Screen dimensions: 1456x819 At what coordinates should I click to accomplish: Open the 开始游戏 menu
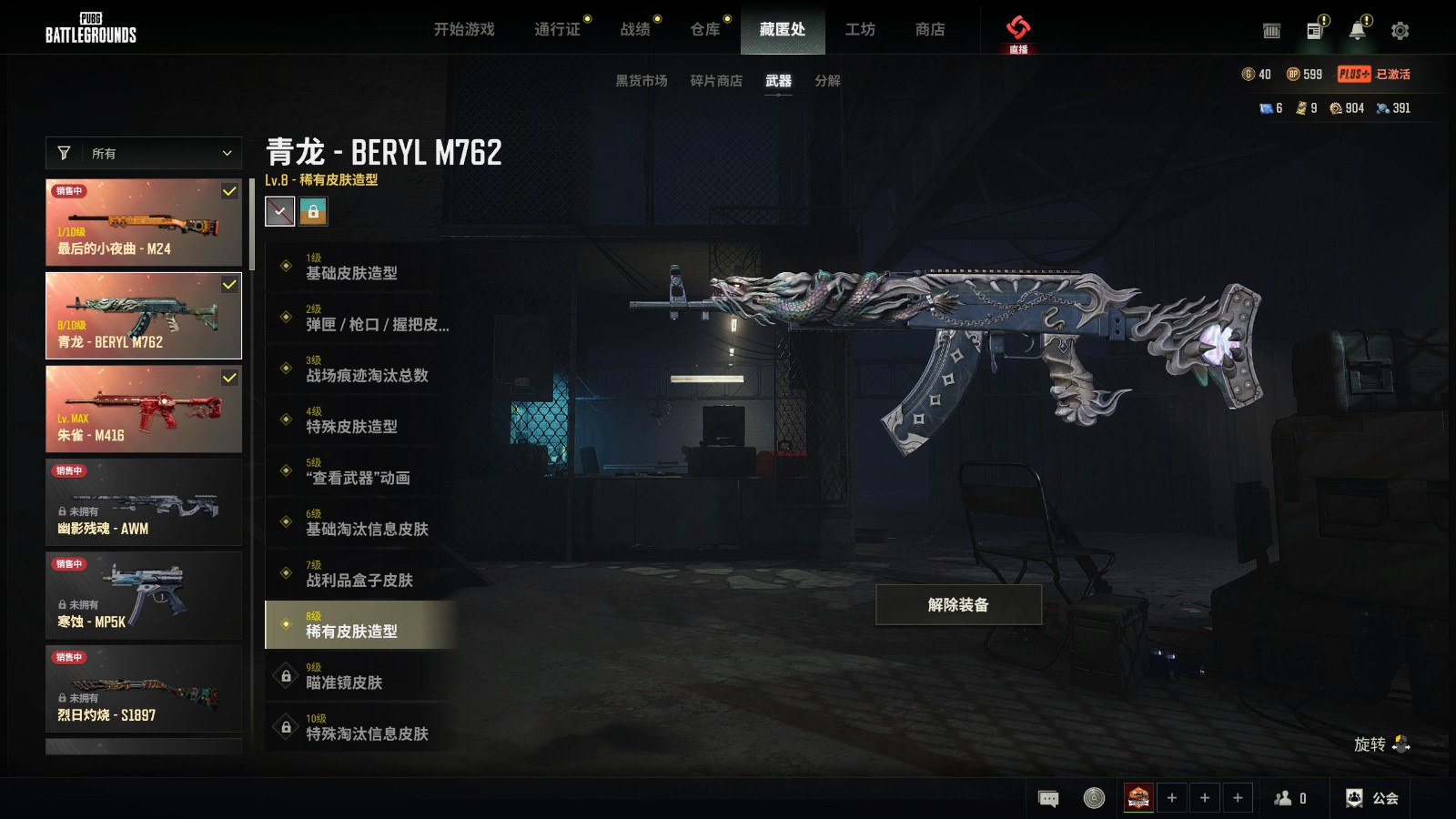pyautogui.click(x=464, y=29)
